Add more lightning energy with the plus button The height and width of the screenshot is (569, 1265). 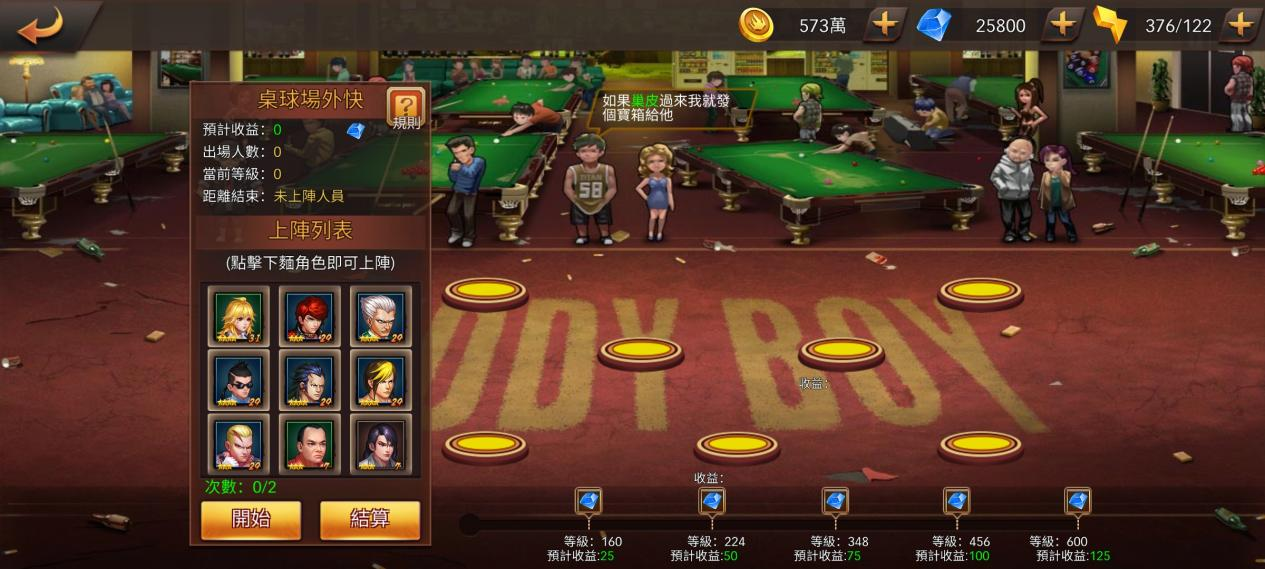pos(1240,25)
